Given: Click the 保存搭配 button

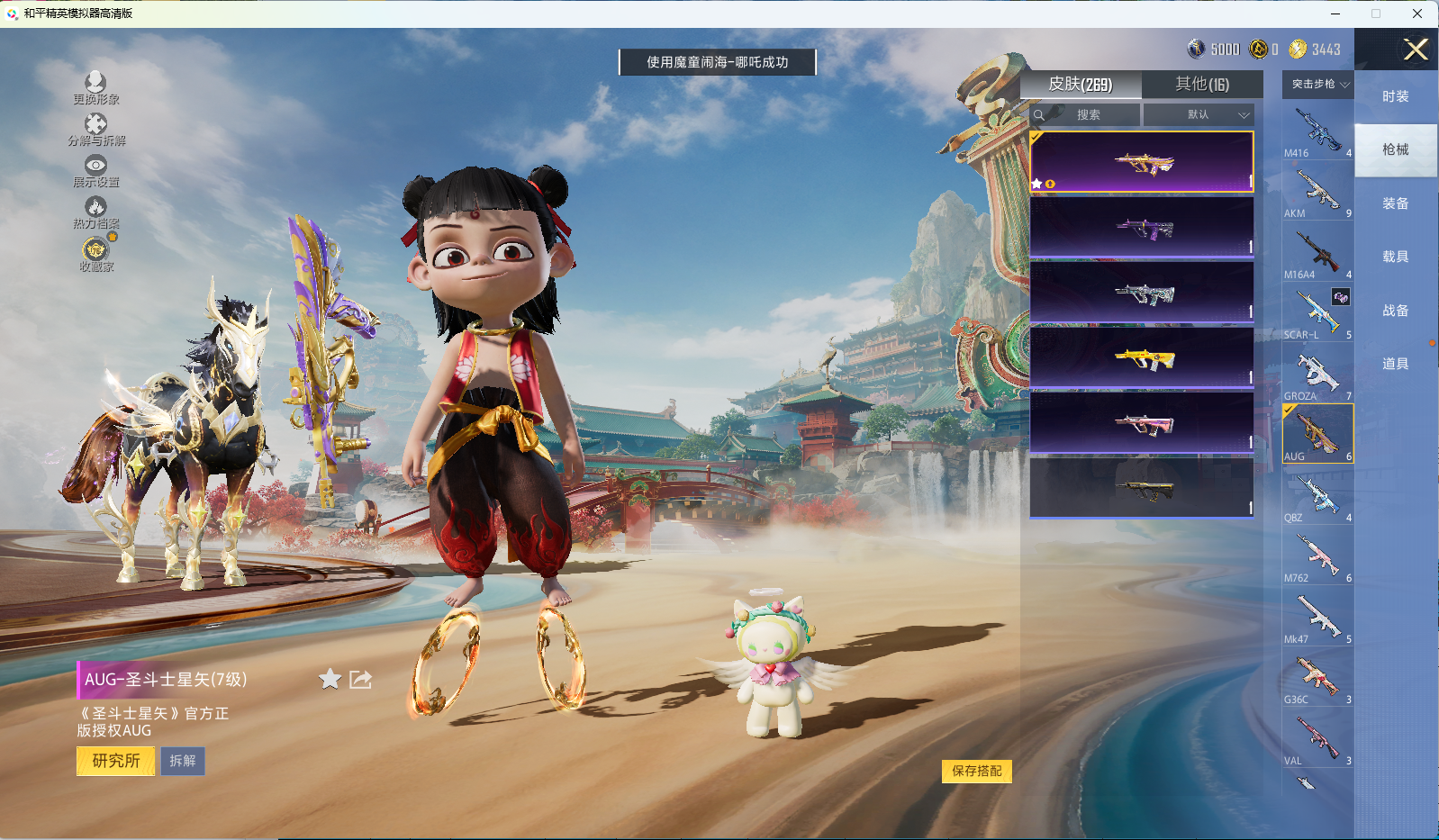Looking at the screenshot, I should [x=976, y=771].
